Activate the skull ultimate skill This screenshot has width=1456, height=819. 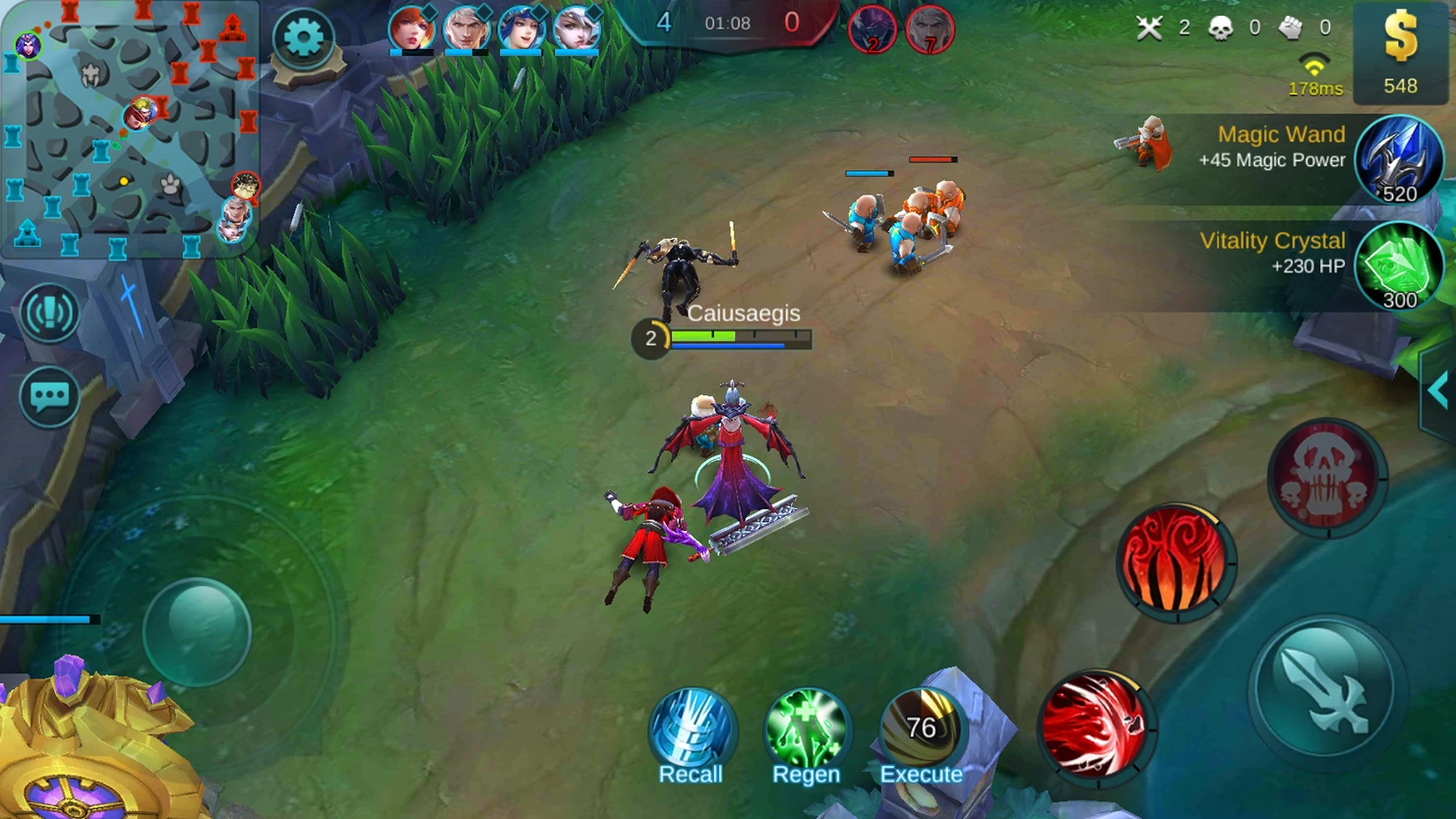(x=1326, y=478)
